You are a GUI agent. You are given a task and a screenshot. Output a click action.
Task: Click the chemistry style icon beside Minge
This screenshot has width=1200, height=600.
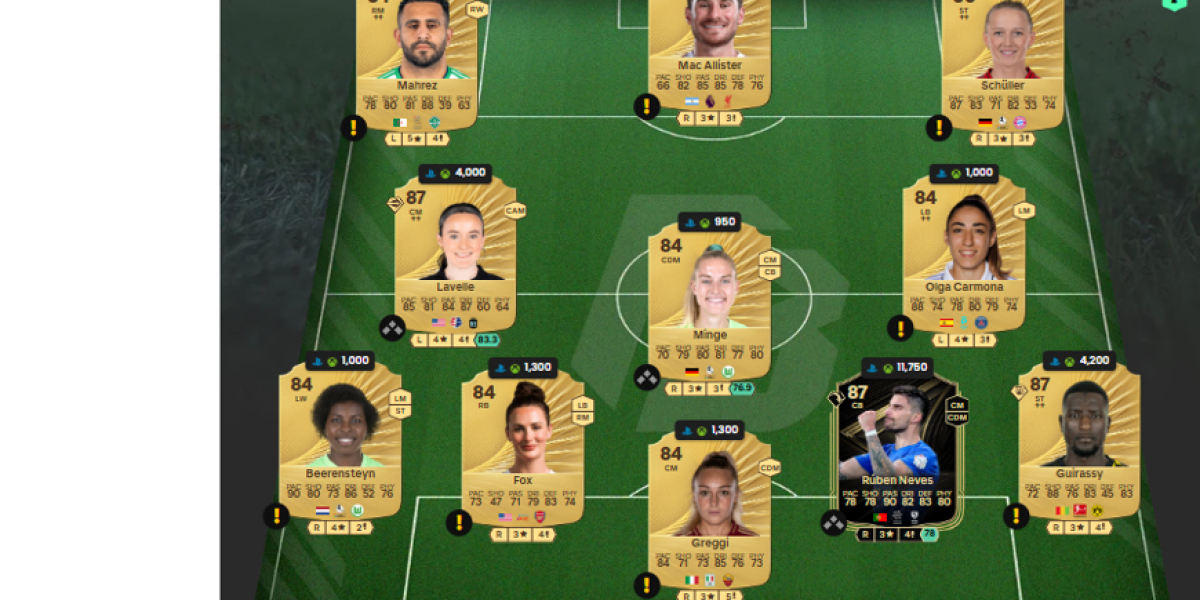(647, 377)
